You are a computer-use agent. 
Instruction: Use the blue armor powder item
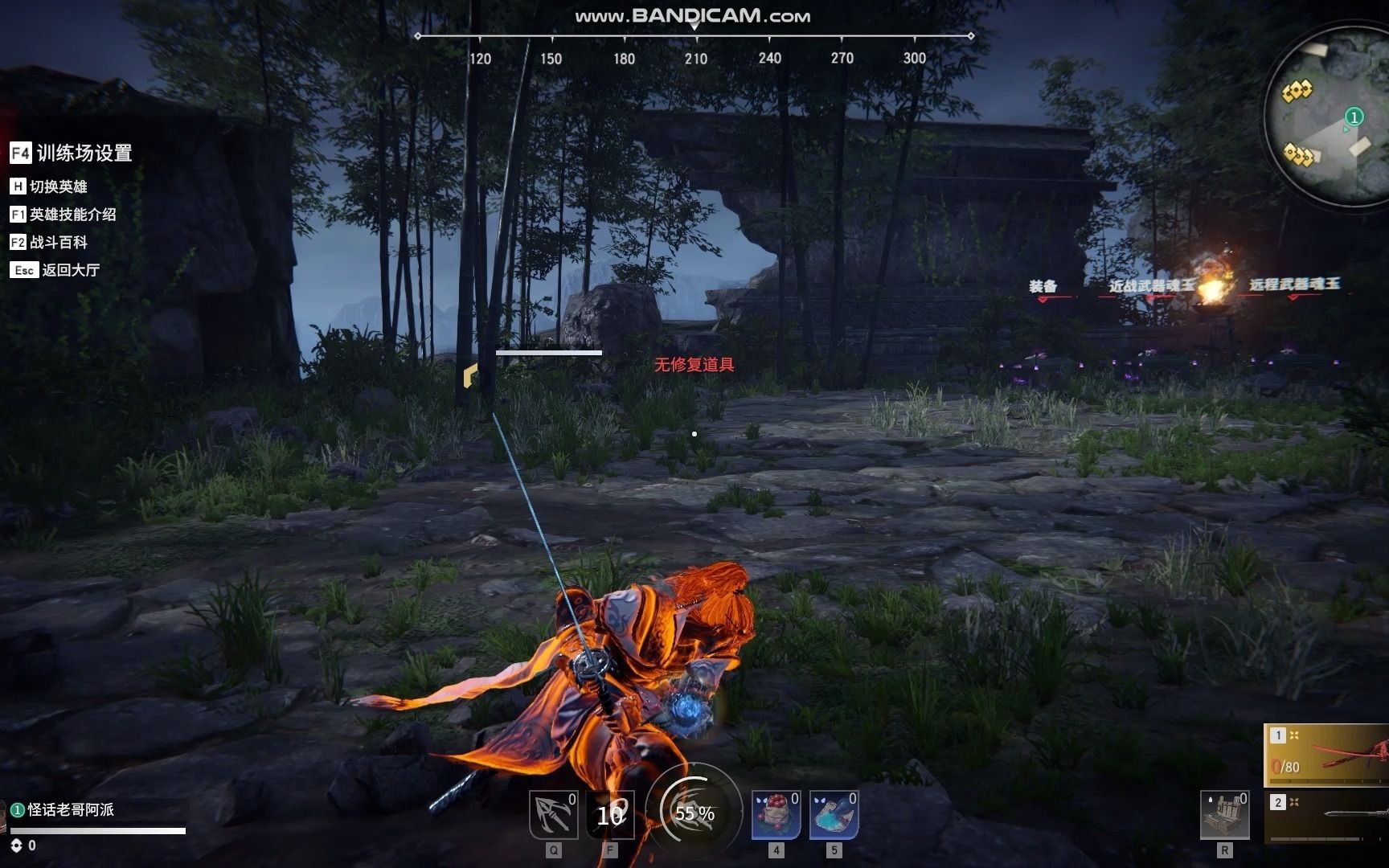tap(834, 815)
